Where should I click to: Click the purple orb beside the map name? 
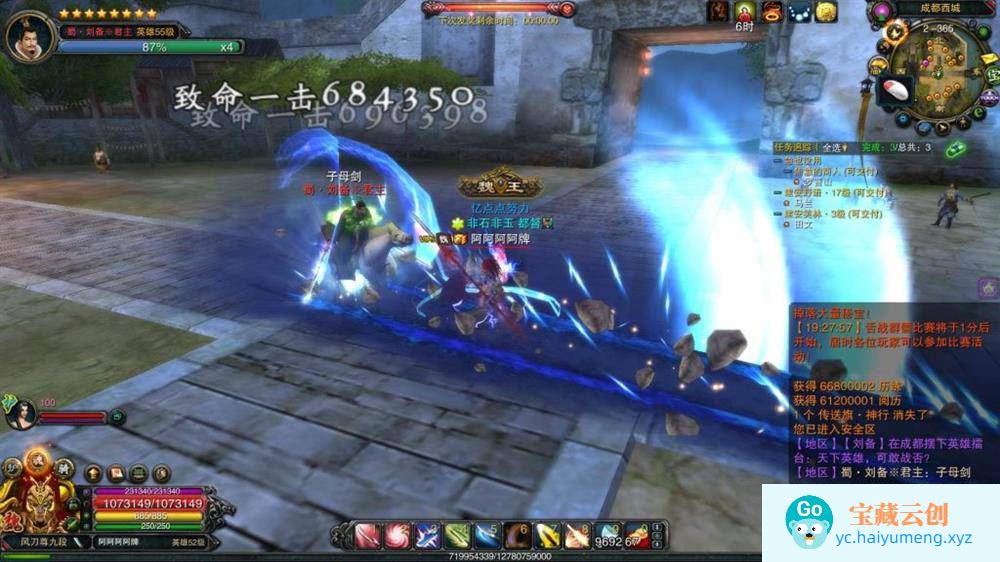click(881, 11)
